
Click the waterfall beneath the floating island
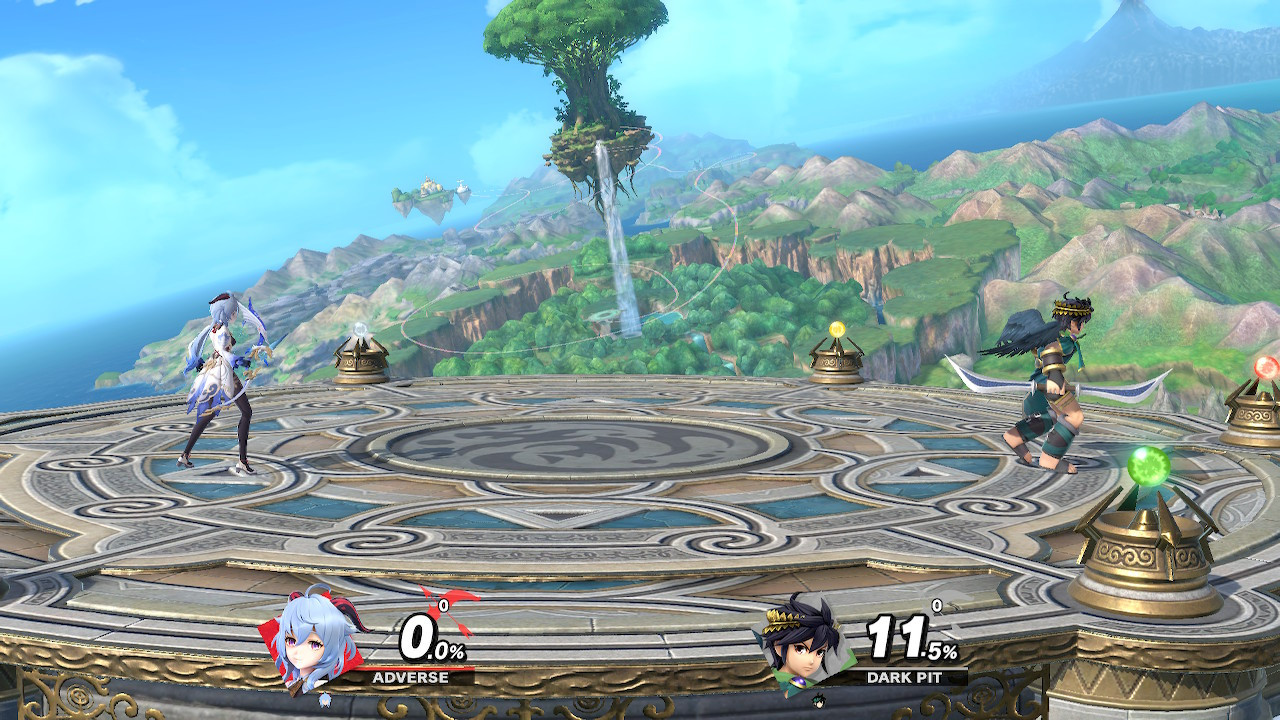pos(610,230)
